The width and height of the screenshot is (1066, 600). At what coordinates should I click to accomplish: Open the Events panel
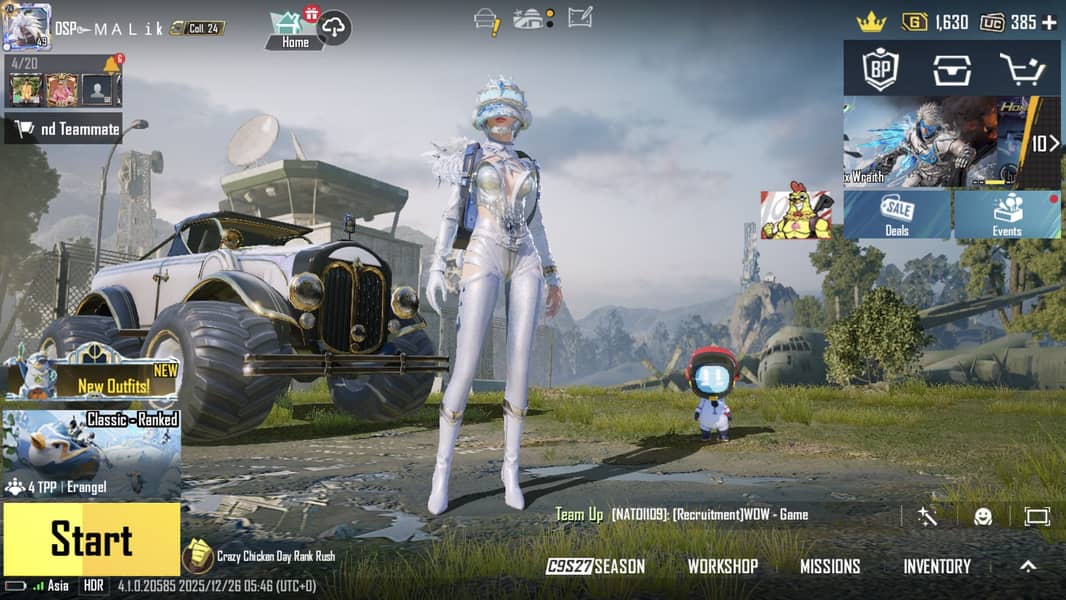click(1007, 215)
